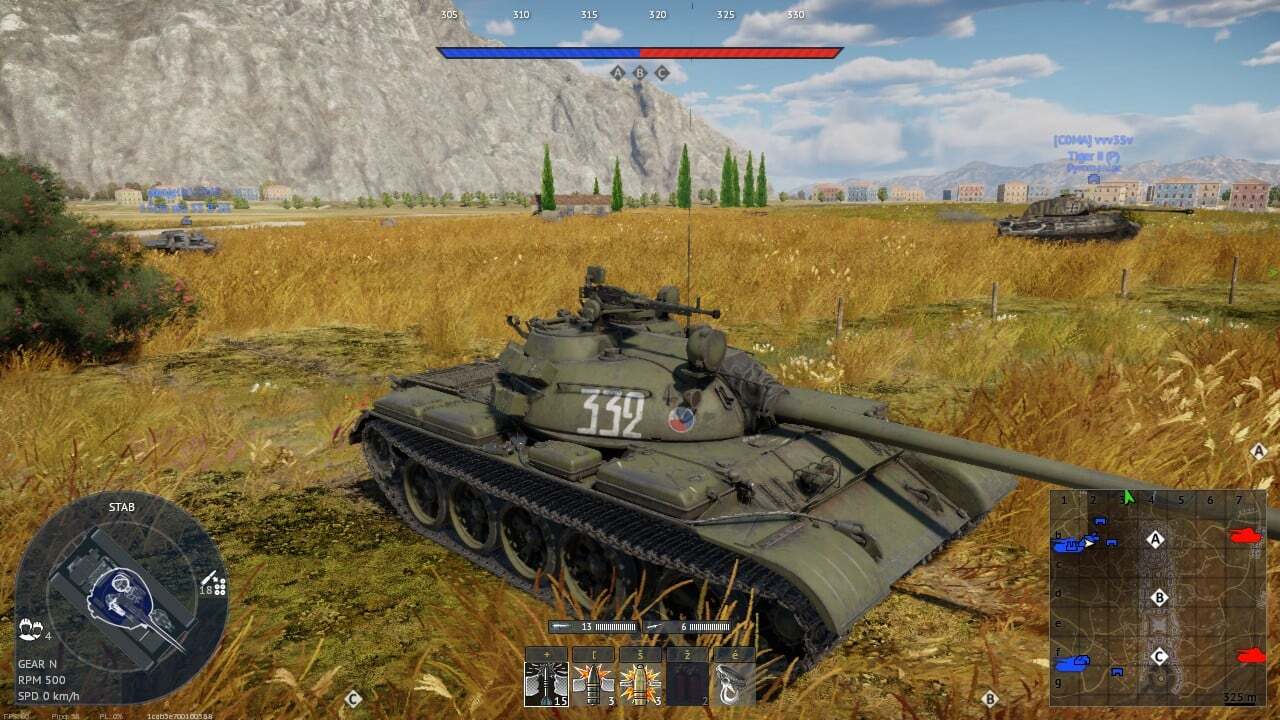Screen dimensions: 1280x720
Task: Click the crew count icon showing 4
Action: 31,630
